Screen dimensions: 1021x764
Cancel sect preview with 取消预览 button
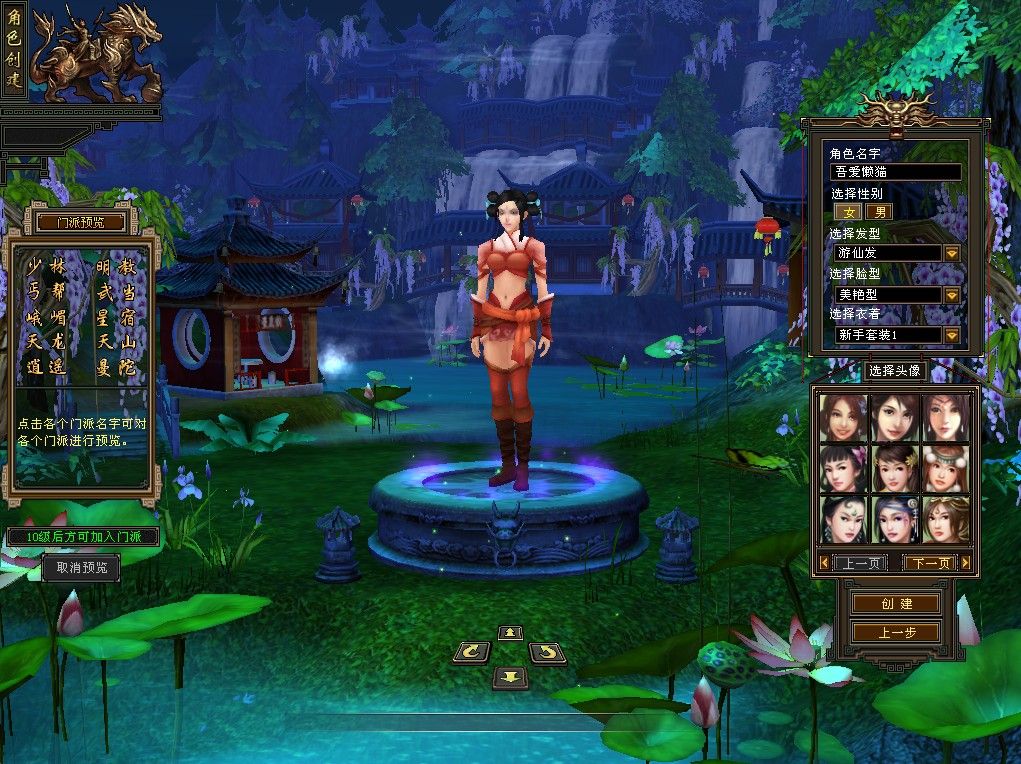81,568
